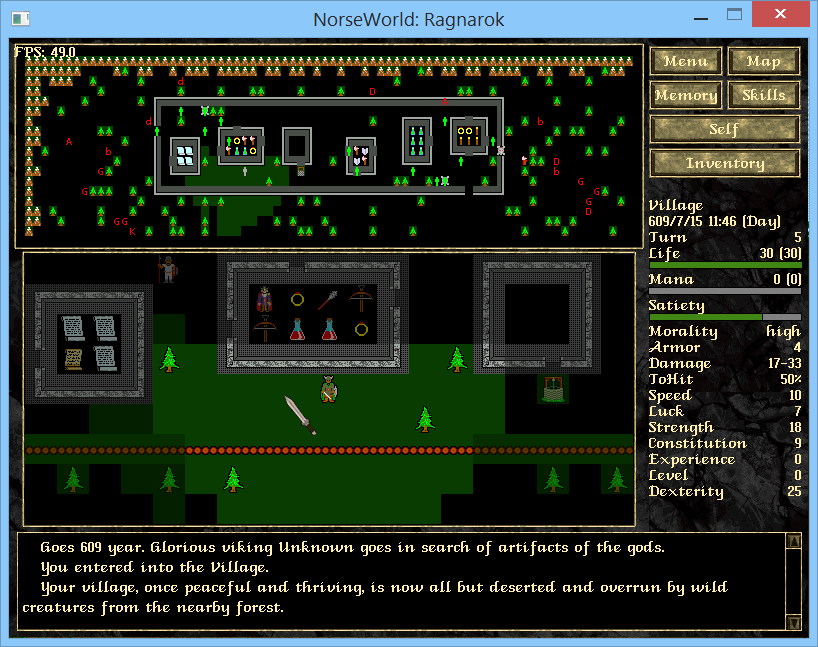Screen dimensions: 818x647
Task: Click the village overview minimap
Action: tap(329, 145)
